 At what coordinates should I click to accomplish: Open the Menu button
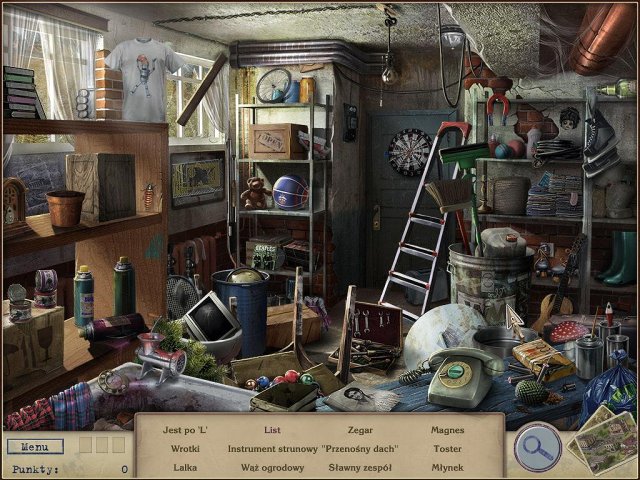pyautogui.click(x=34, y=446)
